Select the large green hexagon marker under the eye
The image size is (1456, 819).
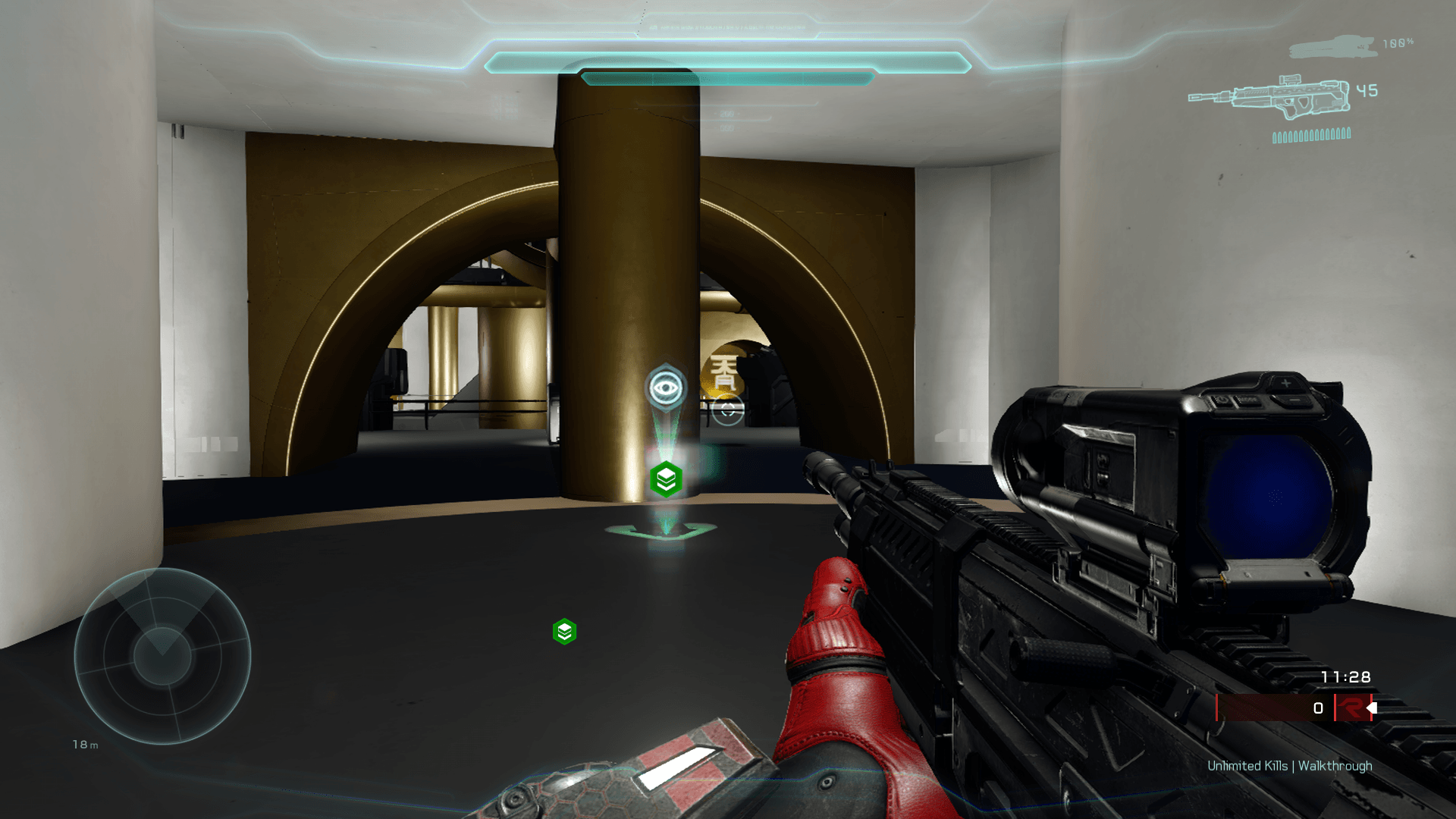pyautogui.click(x=666, y=479)
